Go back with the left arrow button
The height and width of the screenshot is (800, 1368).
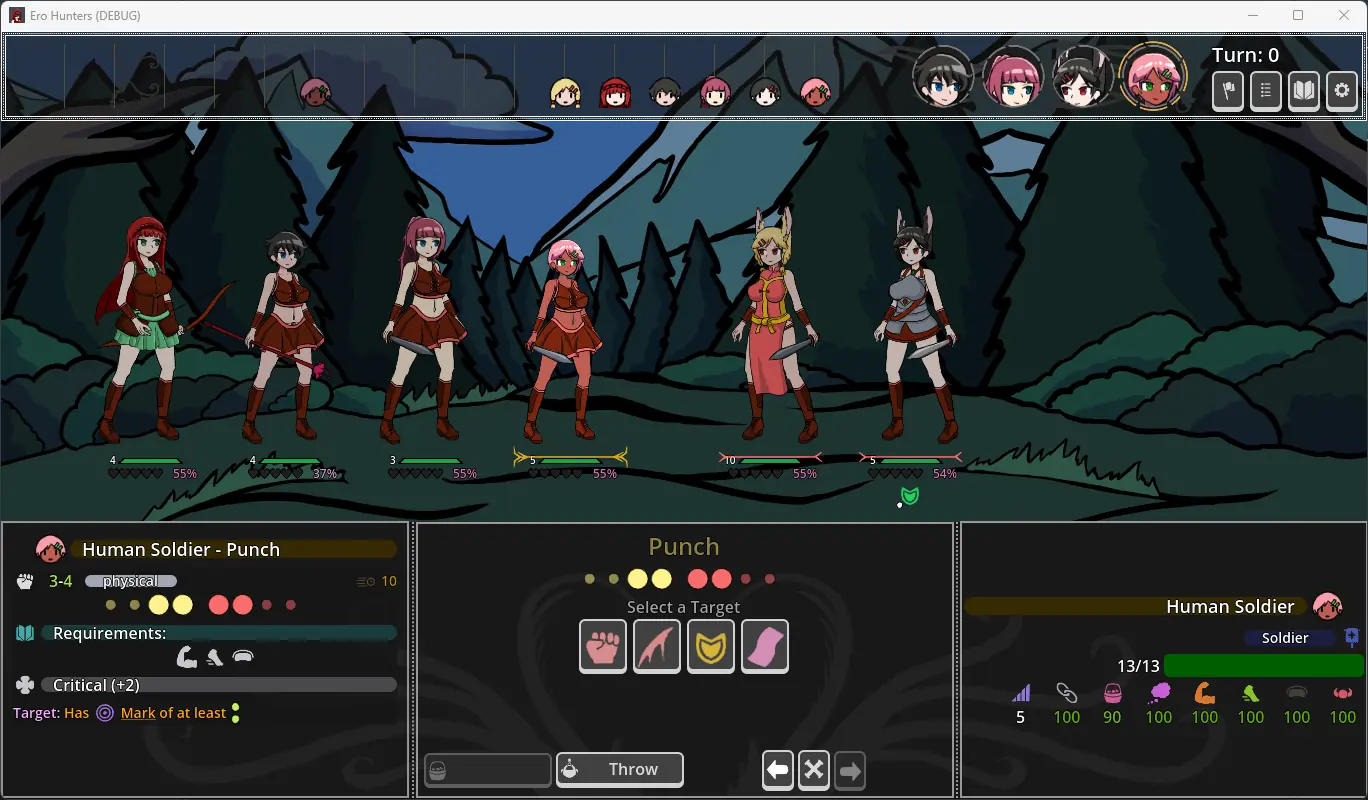778,770
